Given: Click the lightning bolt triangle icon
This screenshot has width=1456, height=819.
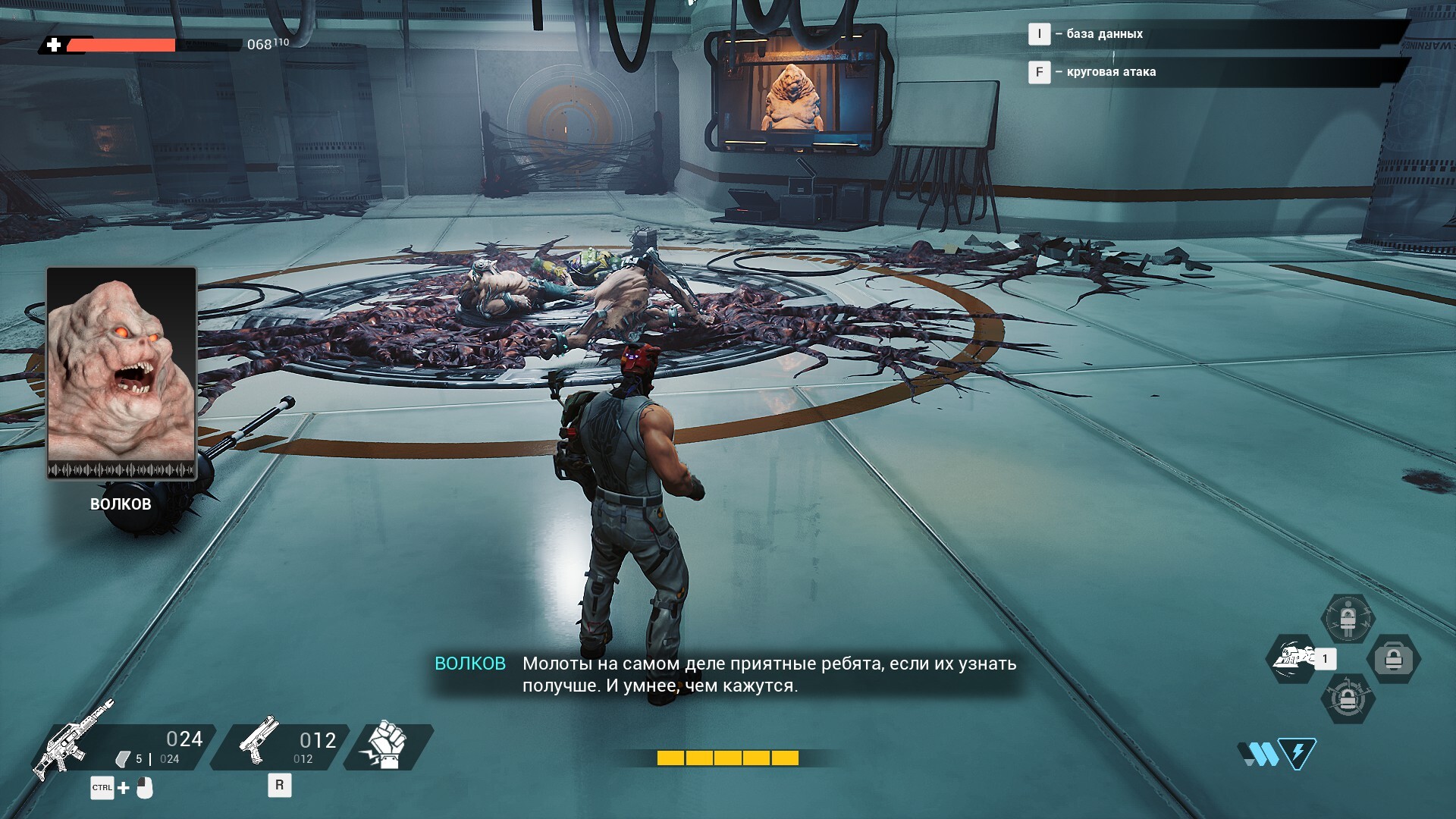Looking at the screenshot, I should click(1298, 754).
